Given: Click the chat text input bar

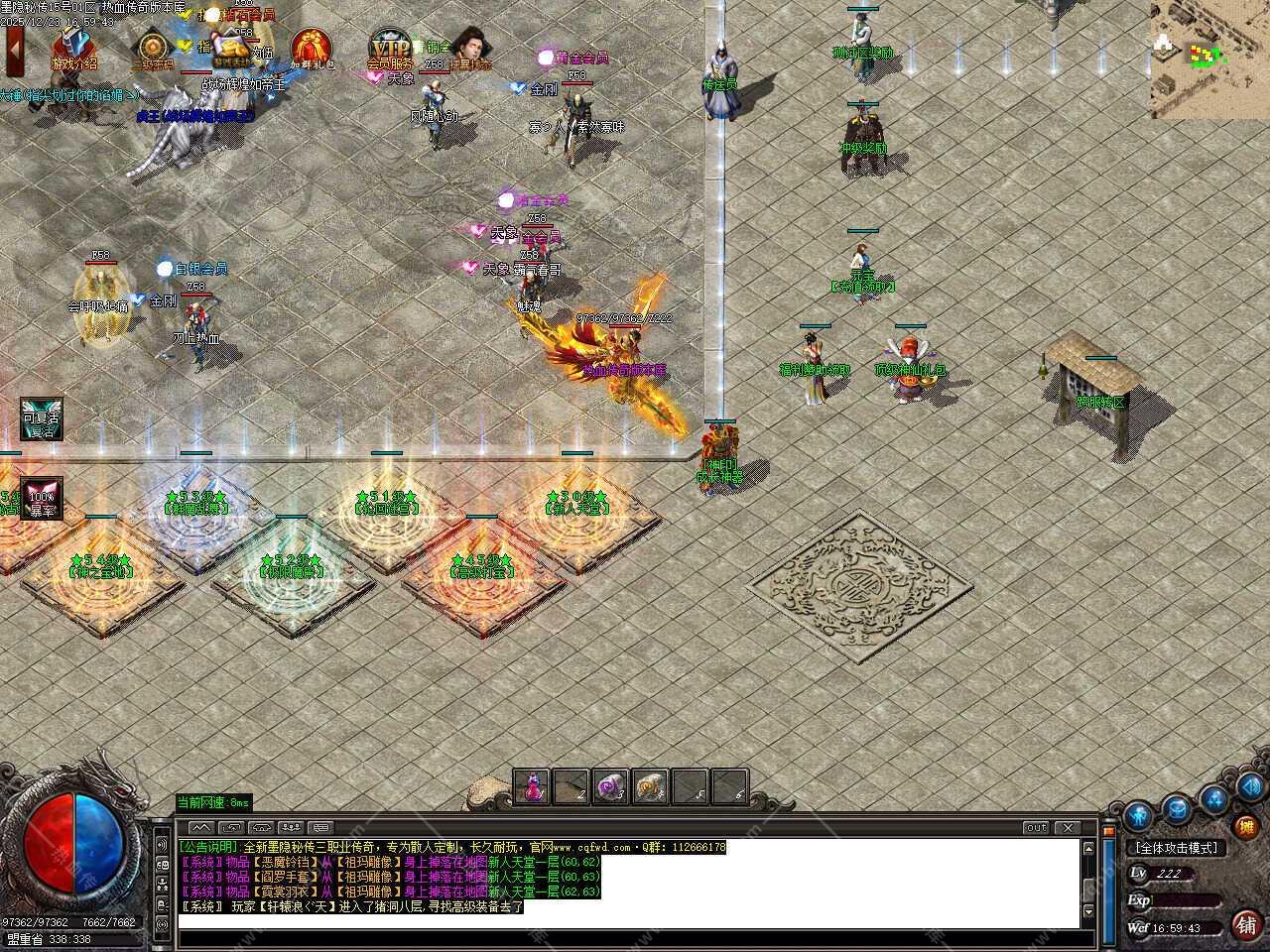Looking at the screenshot, I should 625,921.
